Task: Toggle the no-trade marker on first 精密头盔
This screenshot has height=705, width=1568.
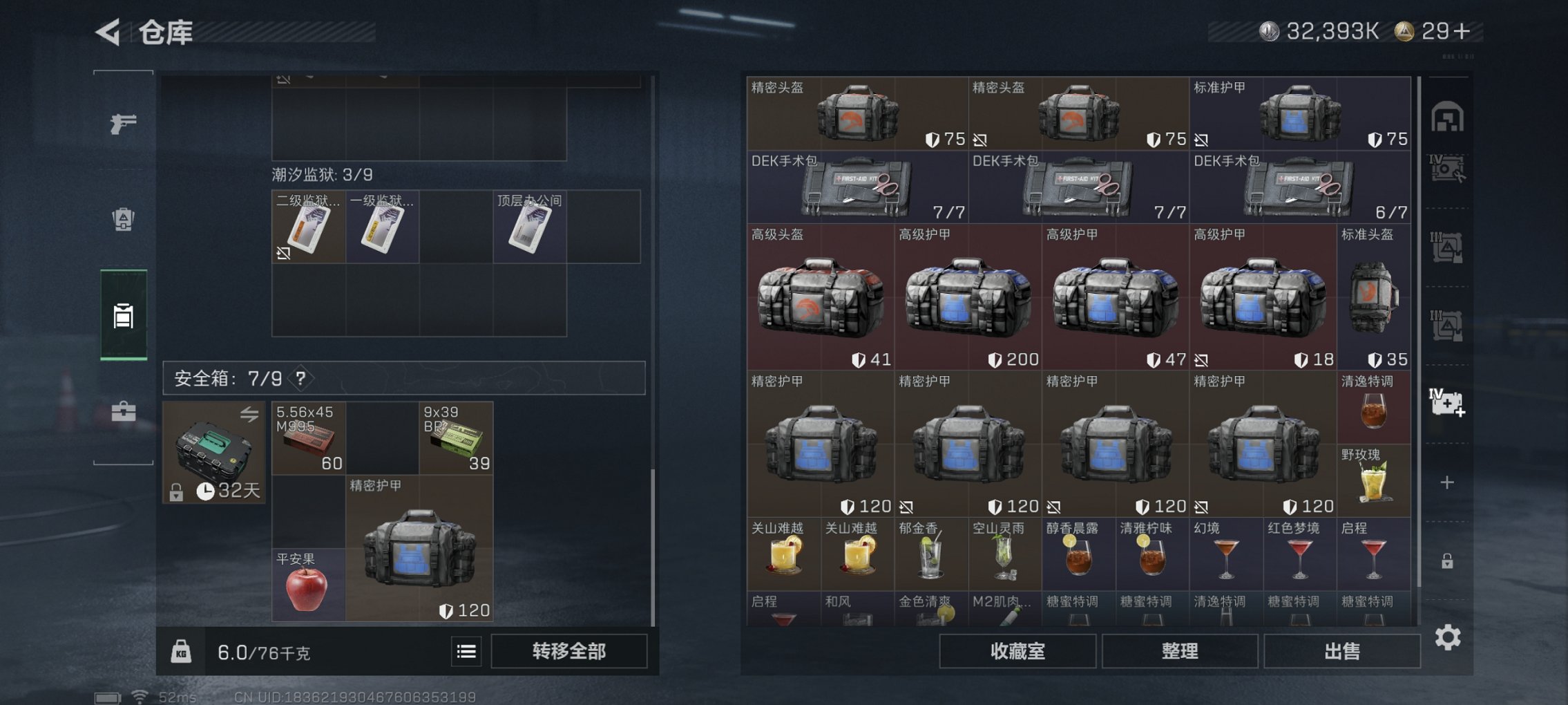Action: tap(980, 139)
